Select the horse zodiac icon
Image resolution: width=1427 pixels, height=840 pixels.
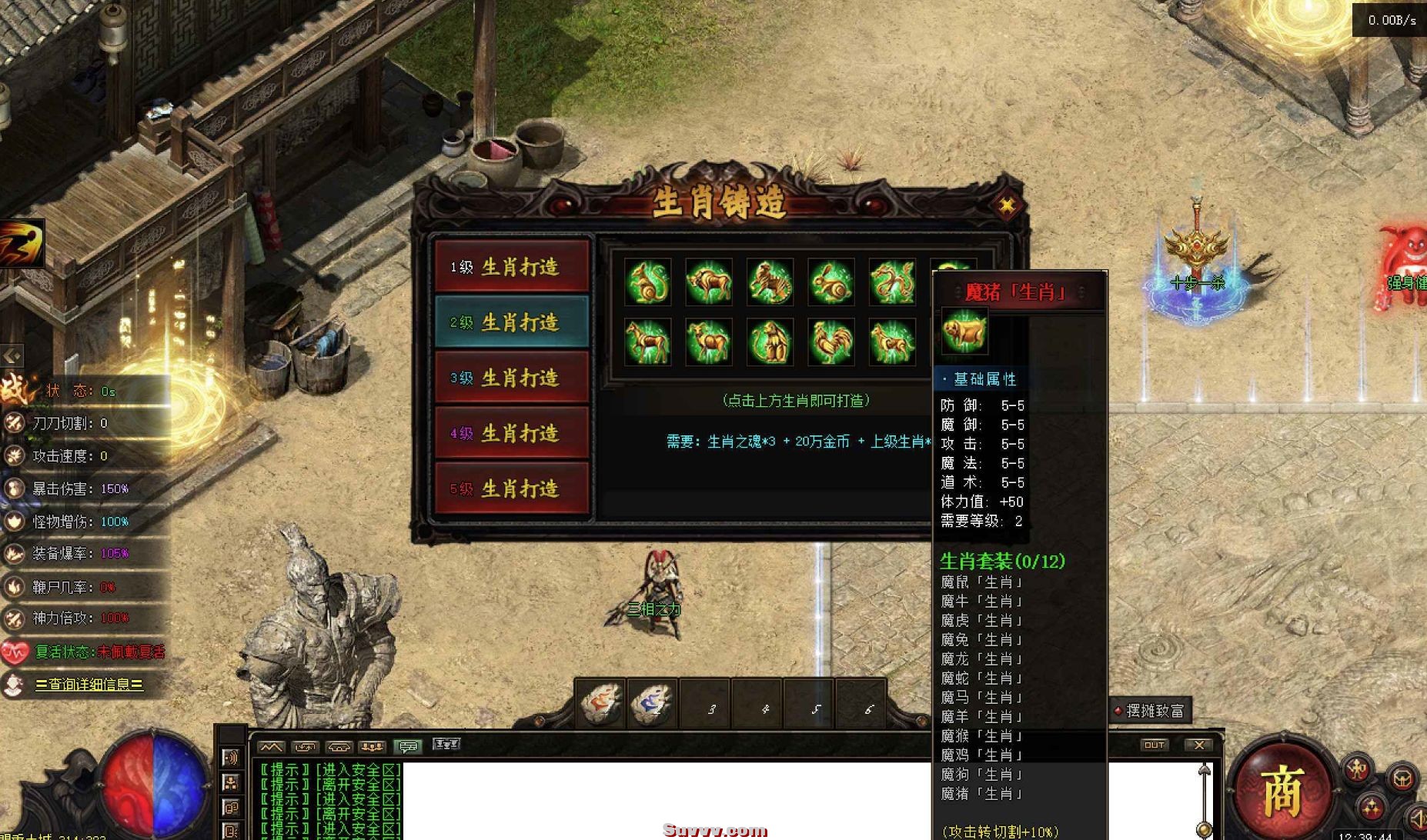click(647, 342)
